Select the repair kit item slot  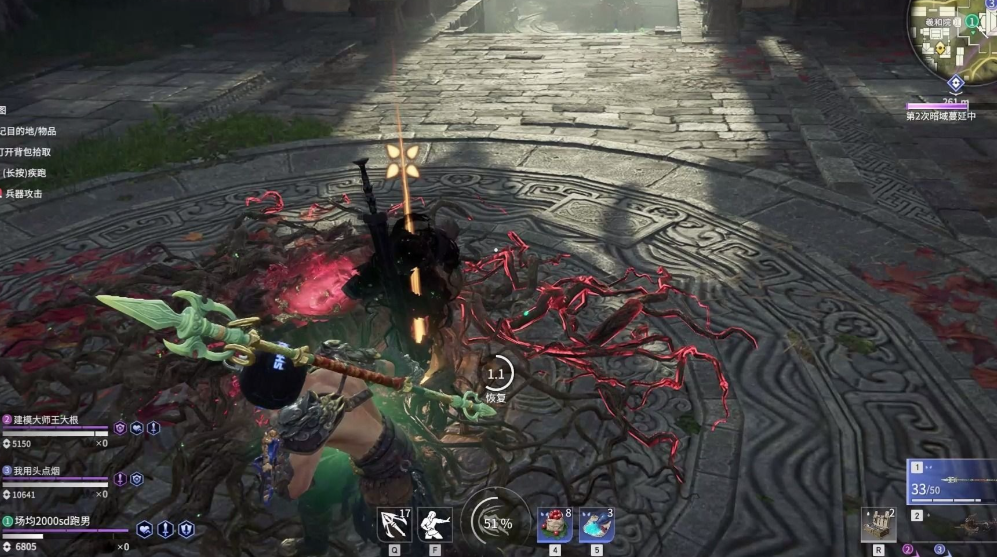click(878, 524)
